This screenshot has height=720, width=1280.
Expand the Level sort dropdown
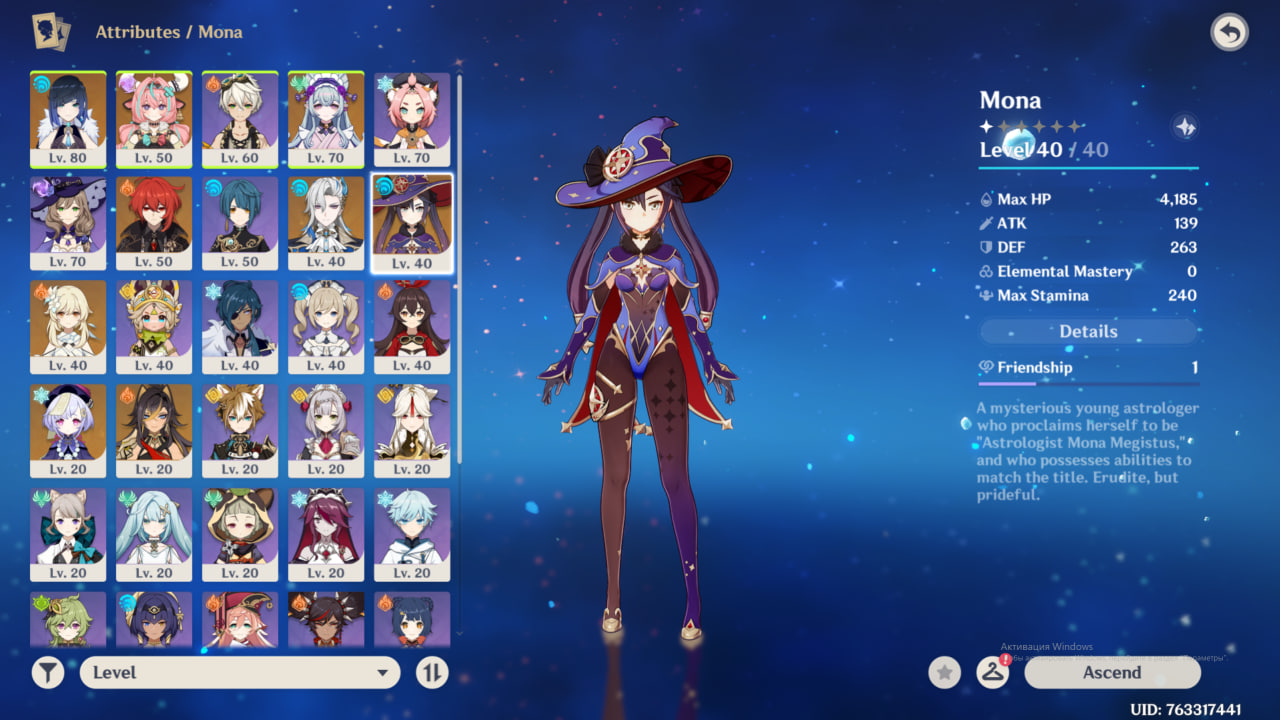240,673
